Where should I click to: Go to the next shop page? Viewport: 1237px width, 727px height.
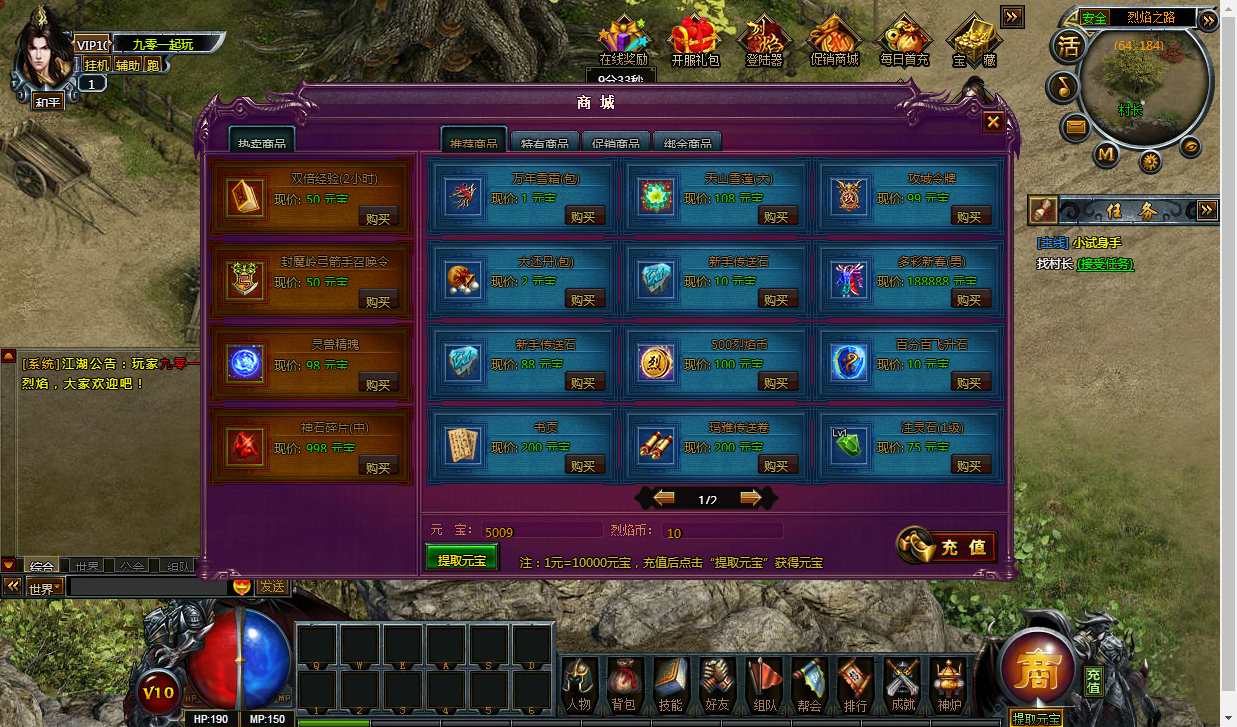pos(750,498)
